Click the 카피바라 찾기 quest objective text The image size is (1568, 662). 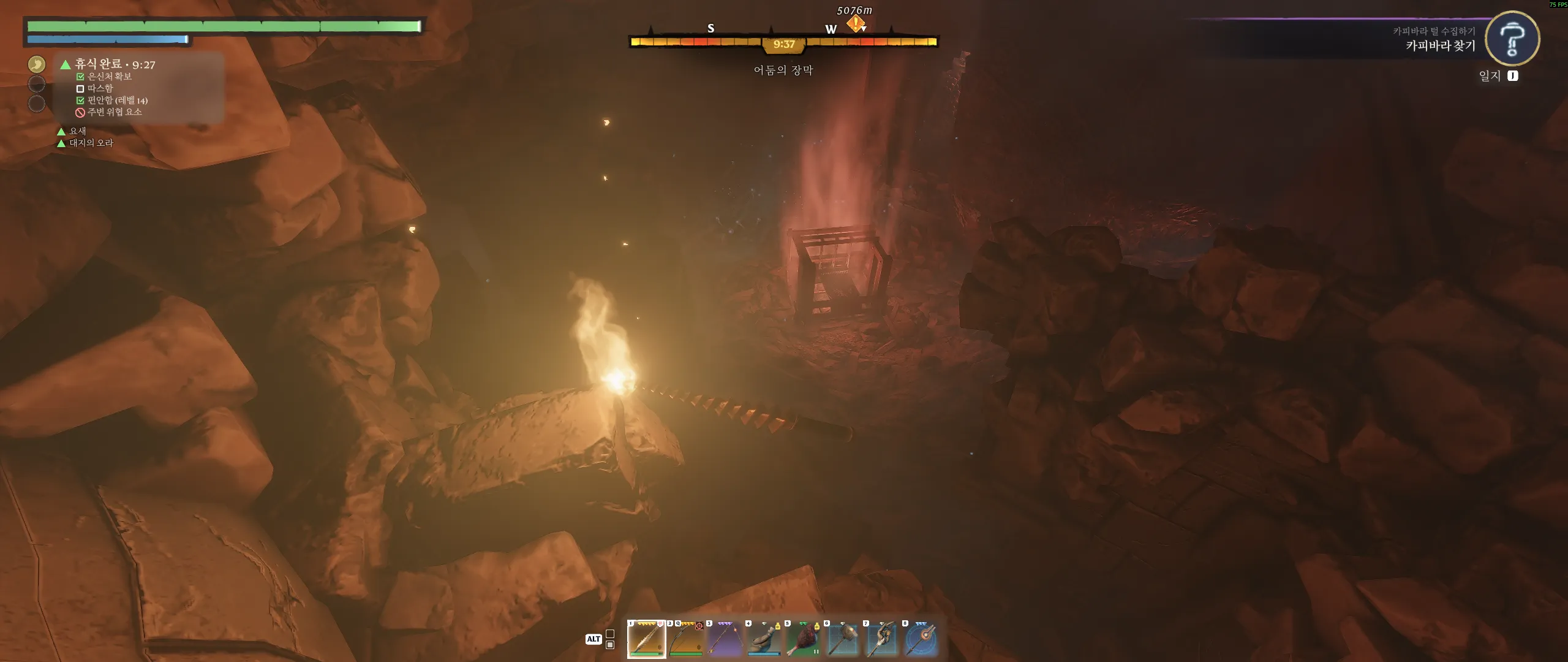point(1440,46)
